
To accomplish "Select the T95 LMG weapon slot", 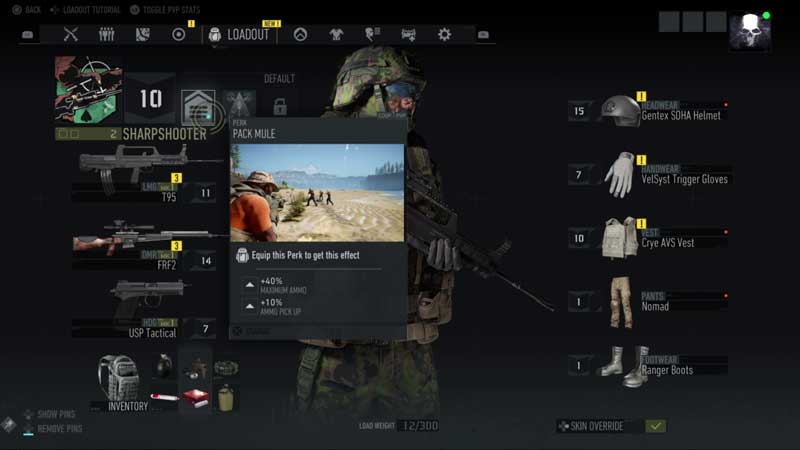I will [140, 170].
